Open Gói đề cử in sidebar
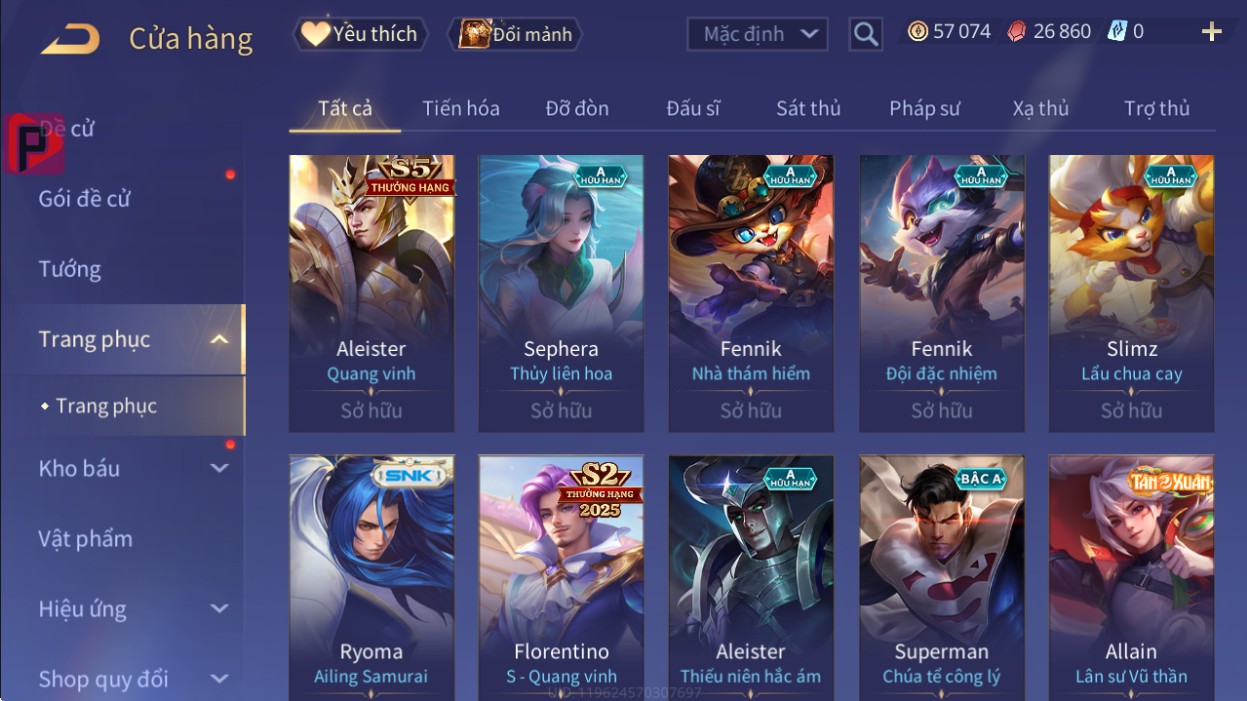Screen dimensions: 1247x701 click(x=85, y=199)
